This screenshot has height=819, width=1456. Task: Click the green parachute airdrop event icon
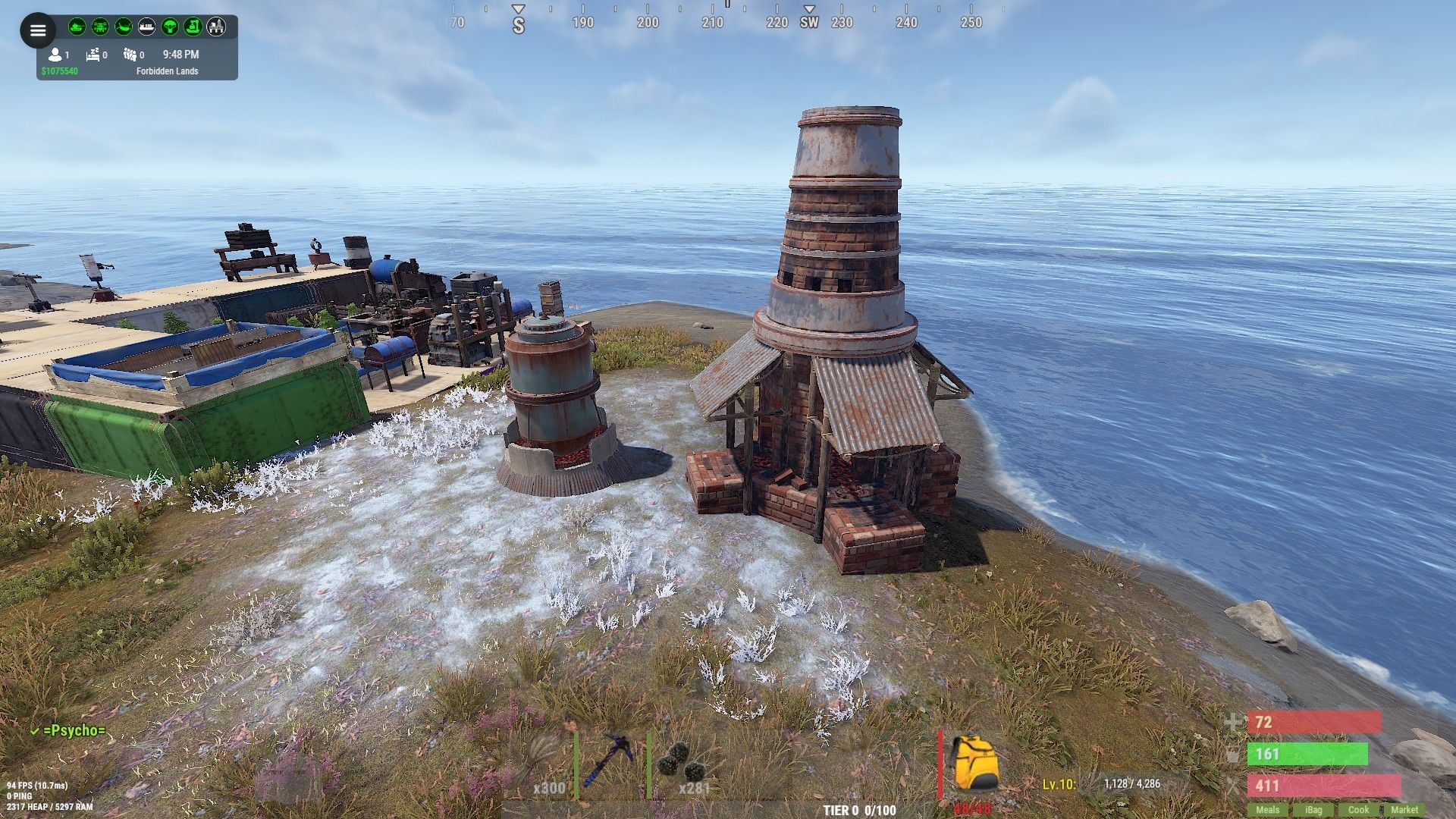tap(170, 27)
